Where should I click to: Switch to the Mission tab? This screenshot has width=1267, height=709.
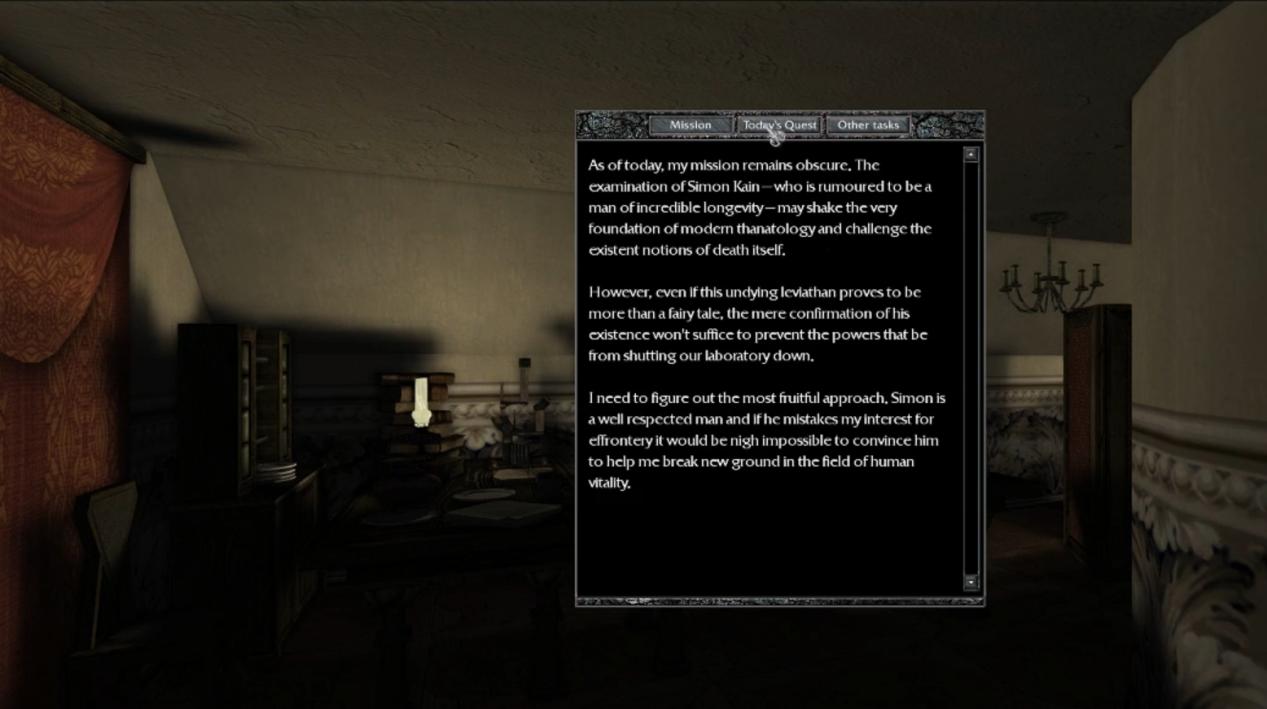click(690, 125)
